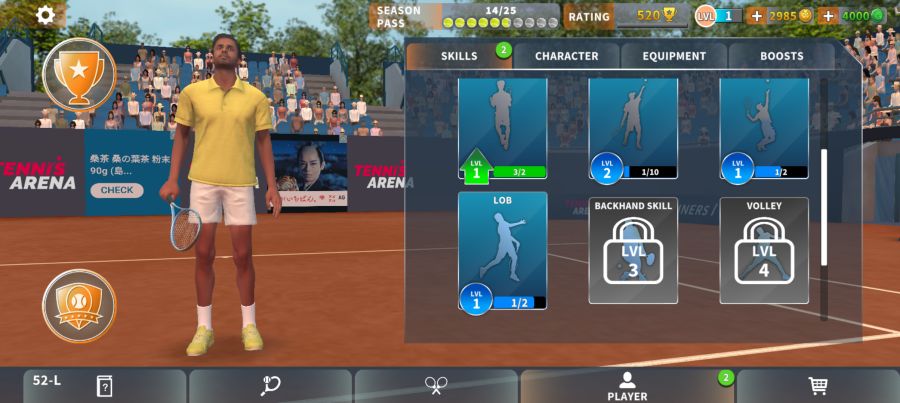Show the Boosts tab
The width and height of the screenshot is (900, 403).
point(781,56)
